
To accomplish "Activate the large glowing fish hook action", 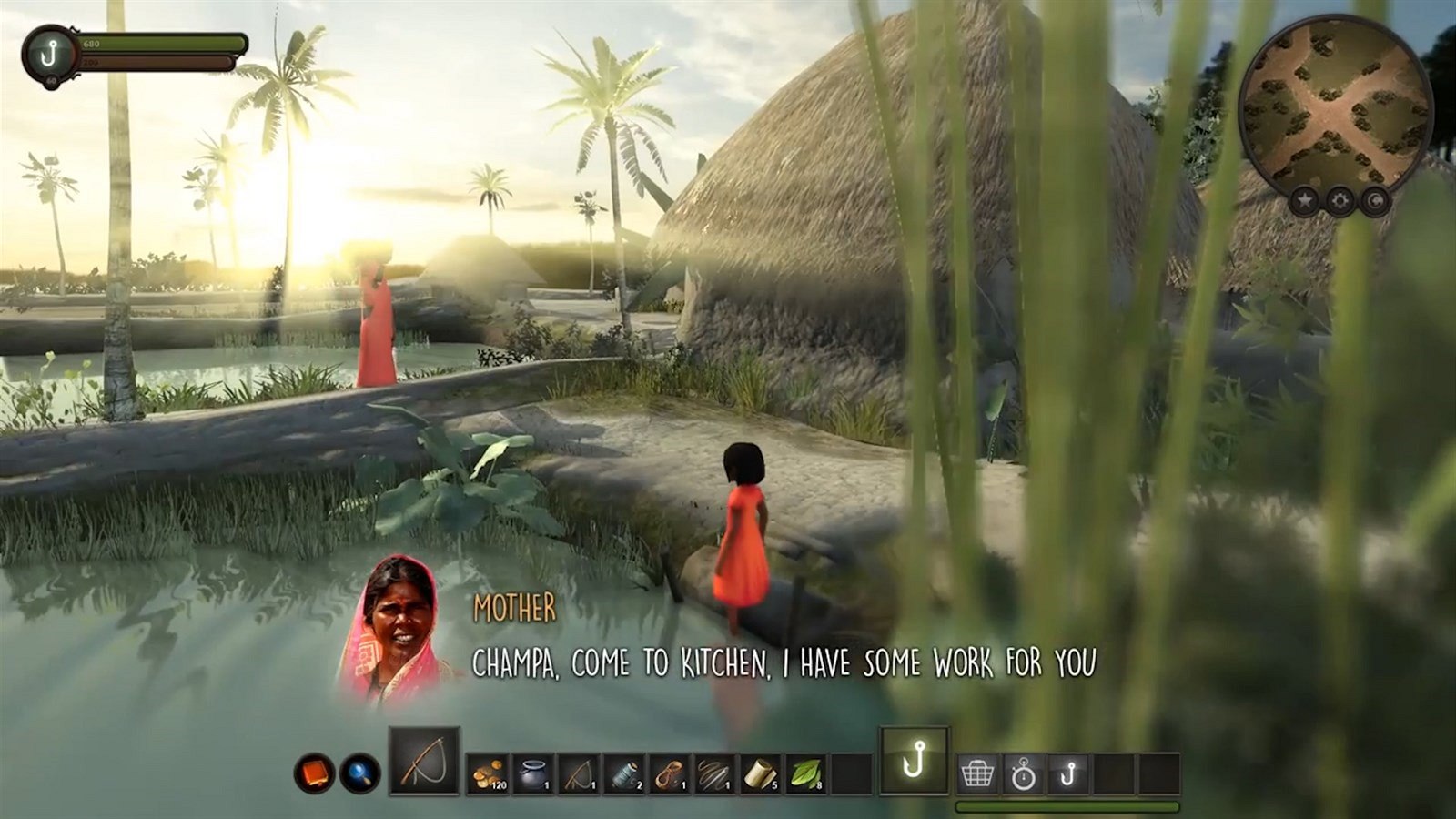I will pyautogui.click(x=914, y=761).
